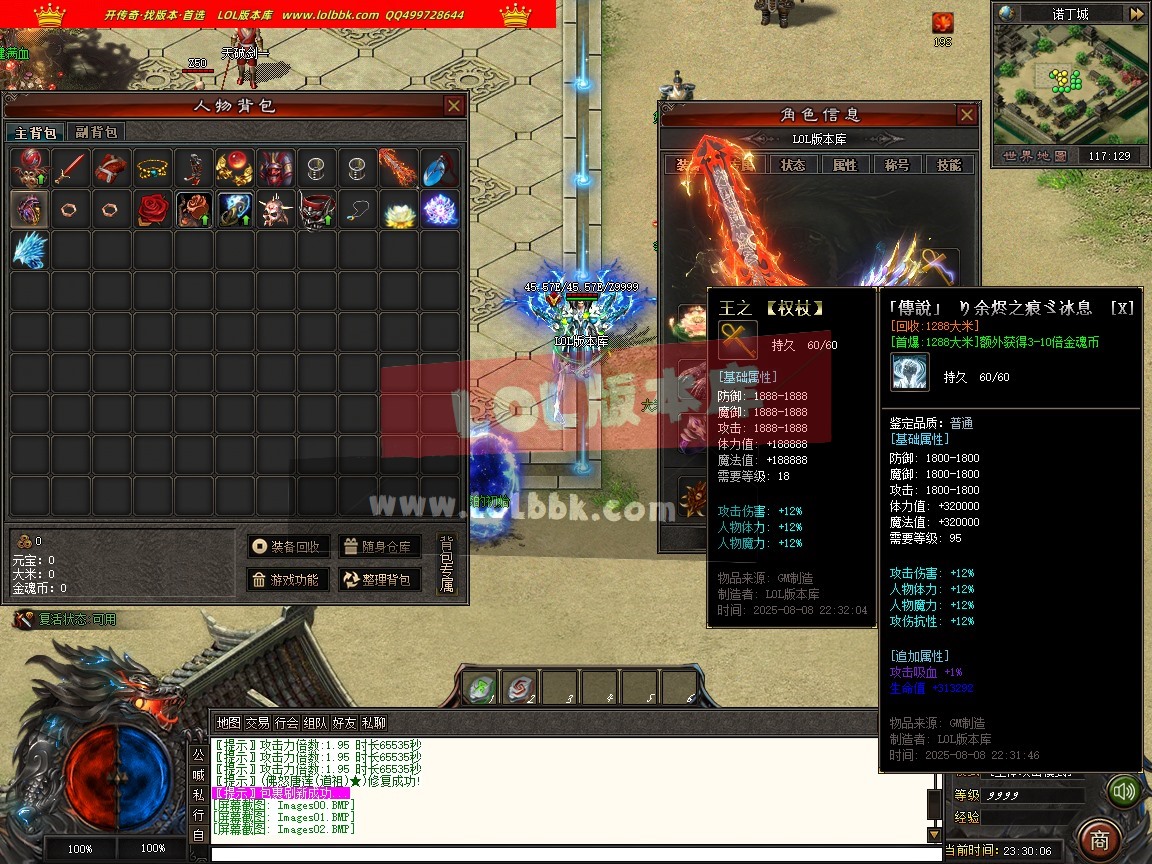
Task: Close the 人物背包 inventory window
Action: [454, 106]
